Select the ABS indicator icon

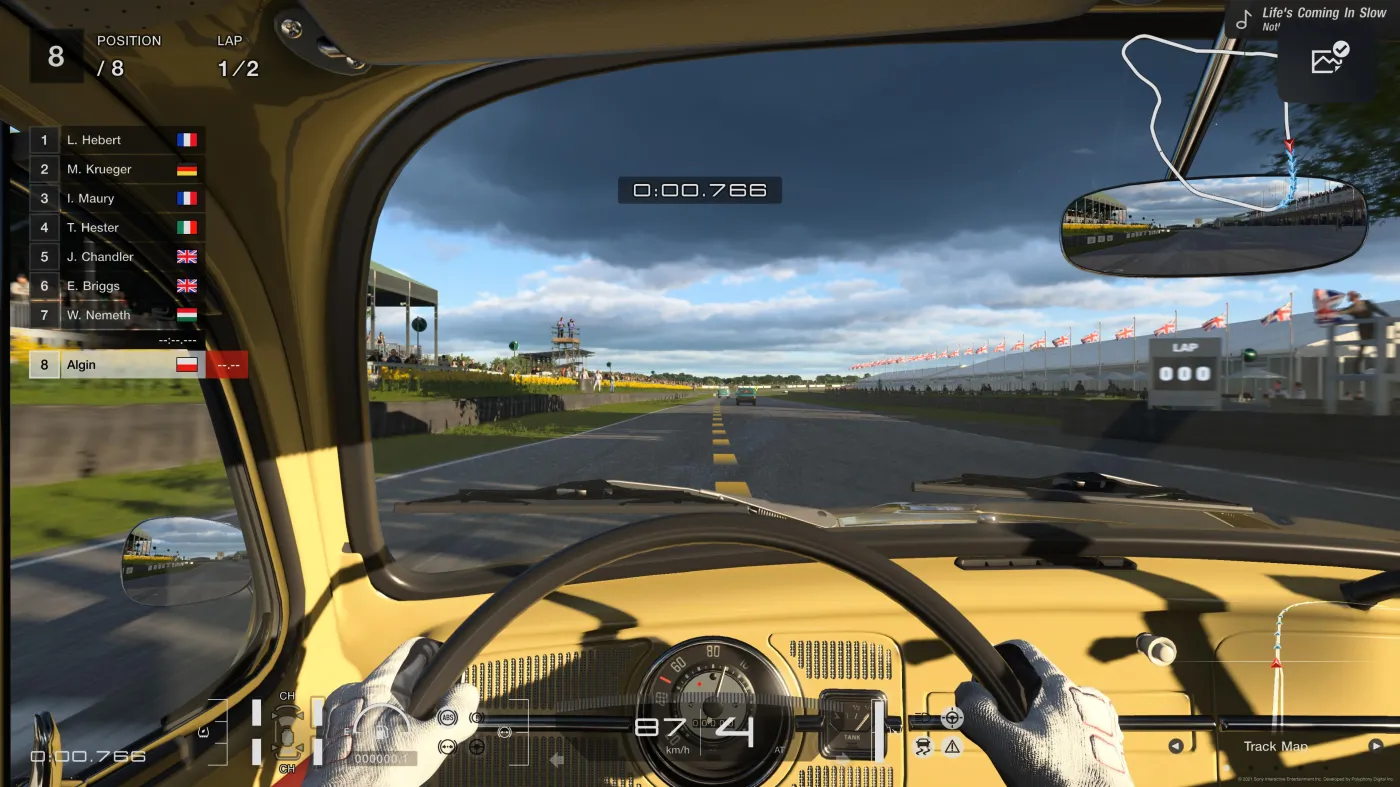(447, 717)
